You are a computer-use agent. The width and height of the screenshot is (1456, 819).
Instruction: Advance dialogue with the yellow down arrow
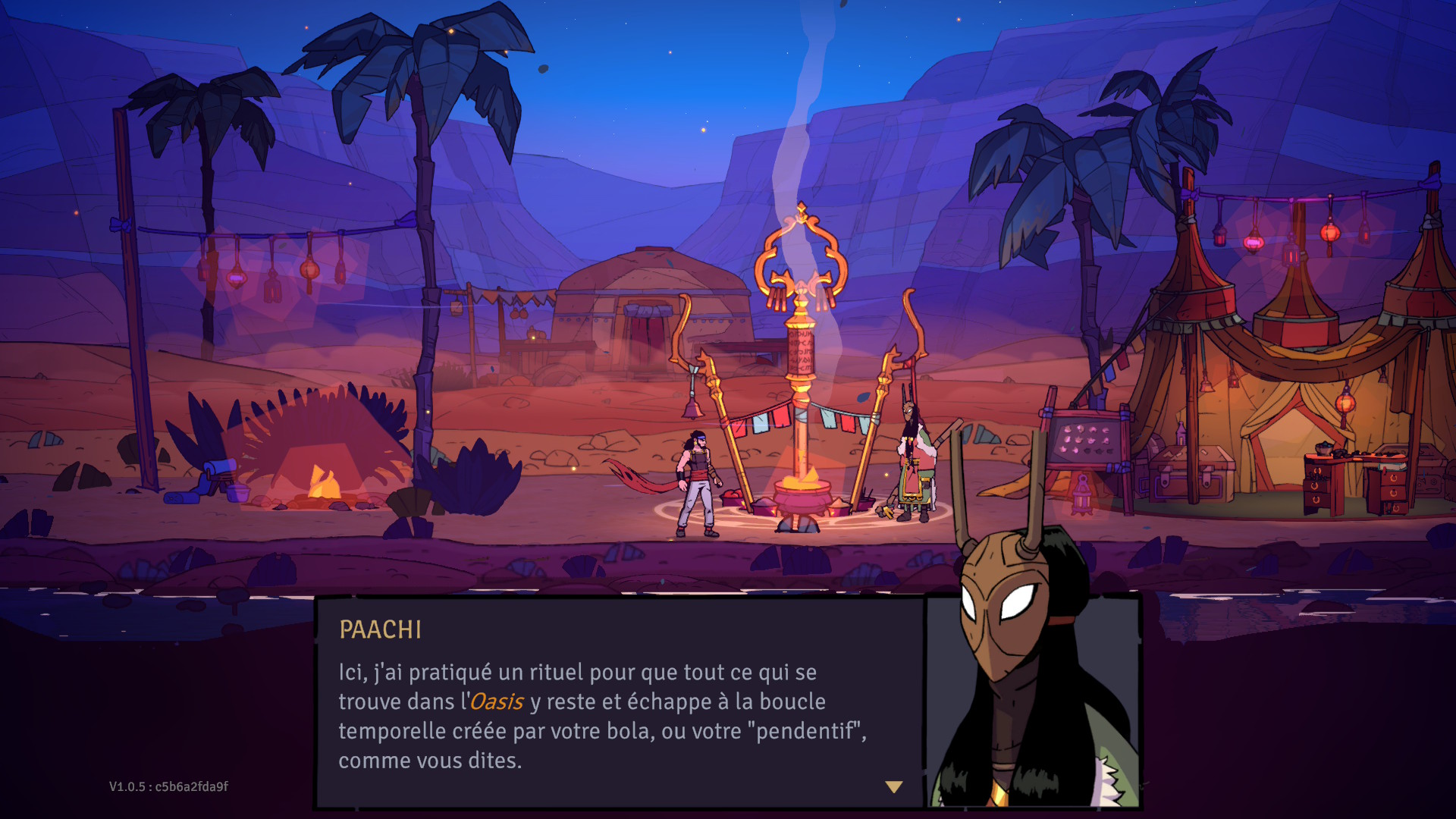[x=894, y=787]
